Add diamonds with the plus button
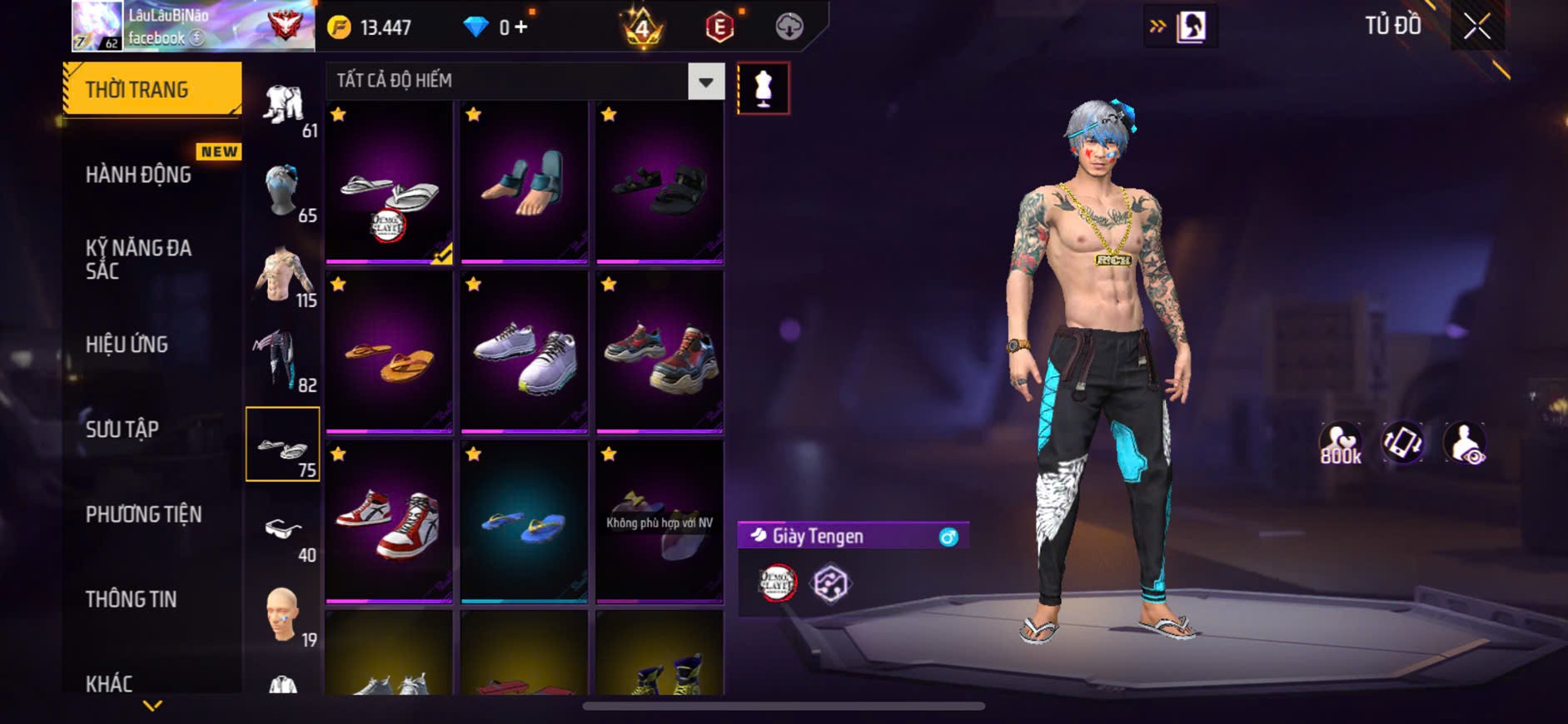 click(521, 27)
